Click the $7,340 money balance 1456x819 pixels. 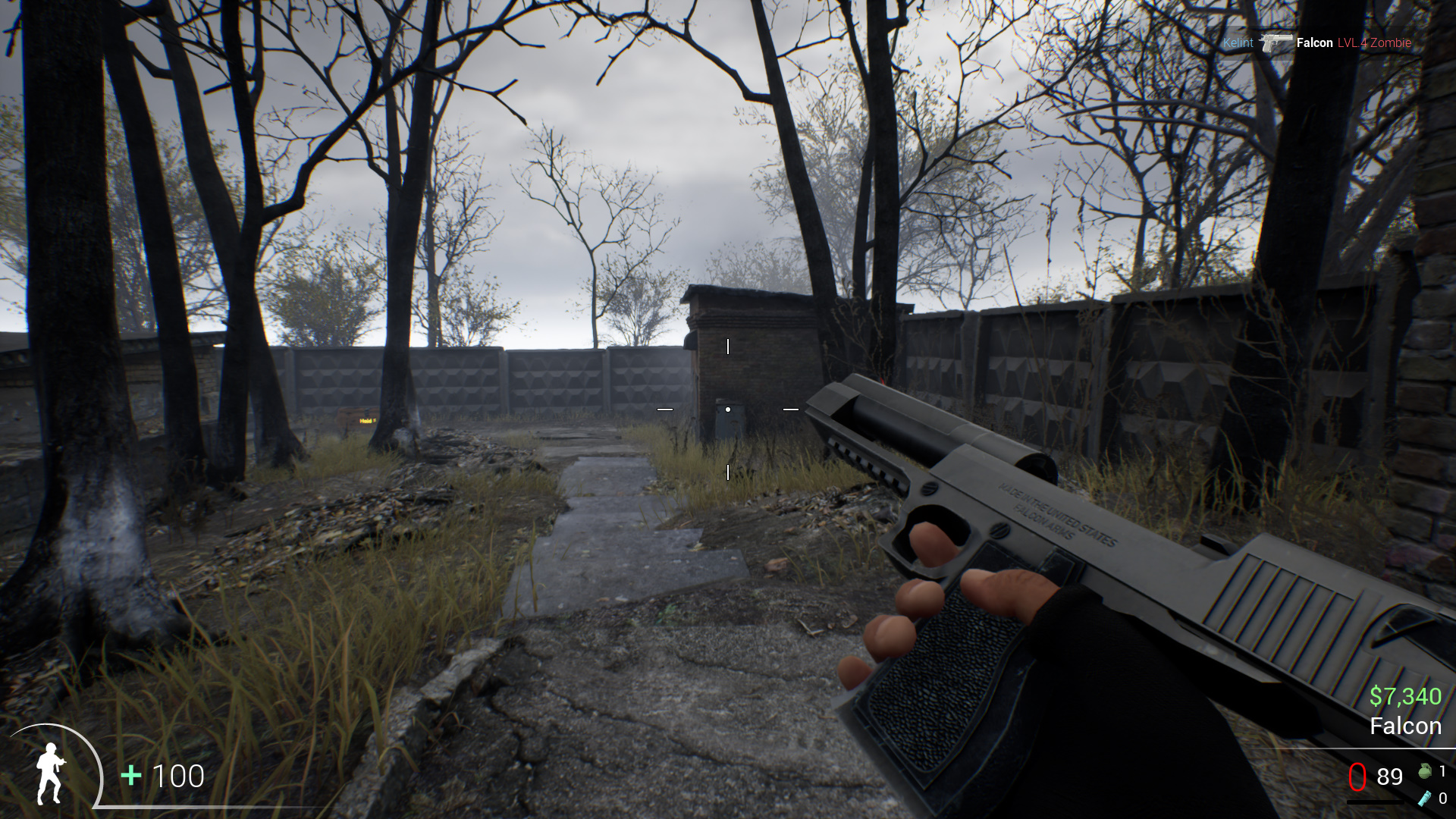1407,695
